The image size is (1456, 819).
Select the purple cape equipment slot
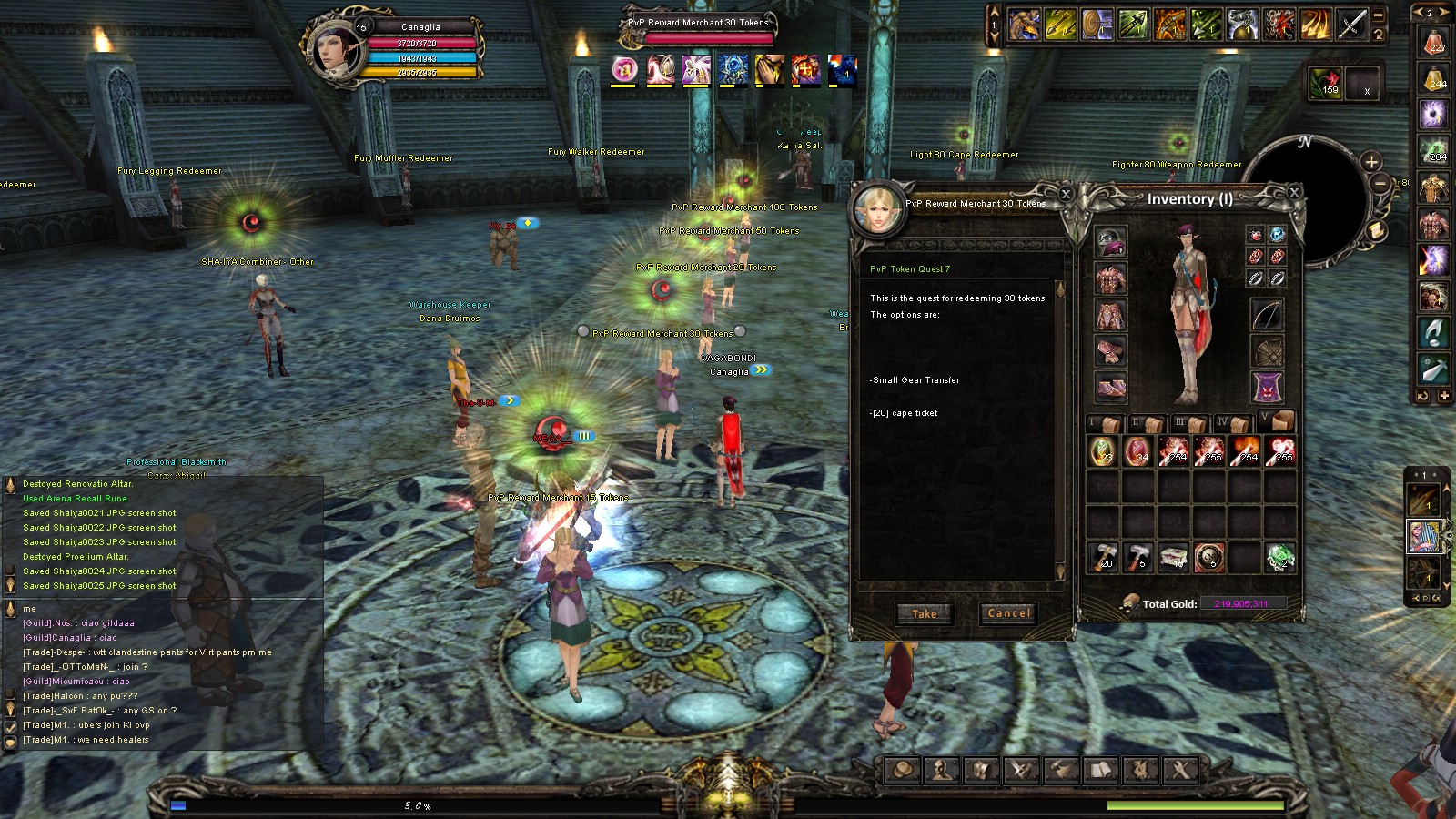[x=1267, y=387]
